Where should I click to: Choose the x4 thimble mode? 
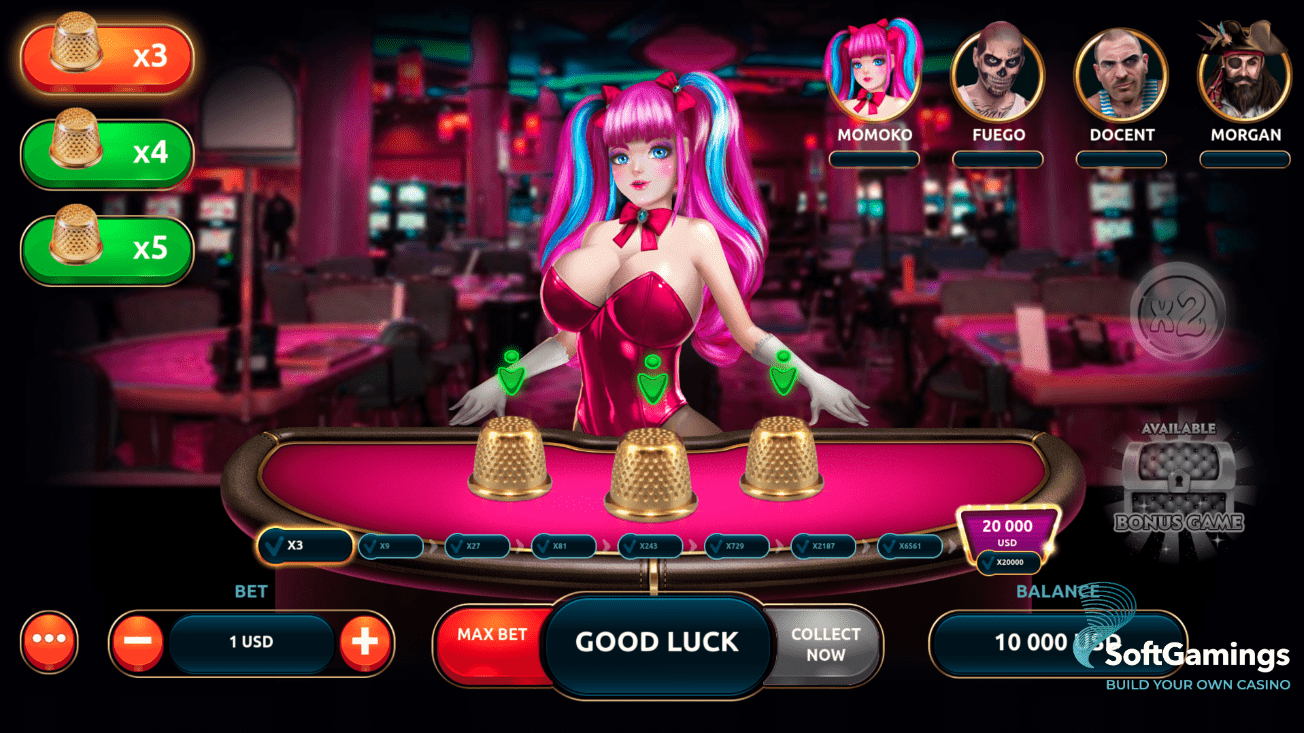107,153
